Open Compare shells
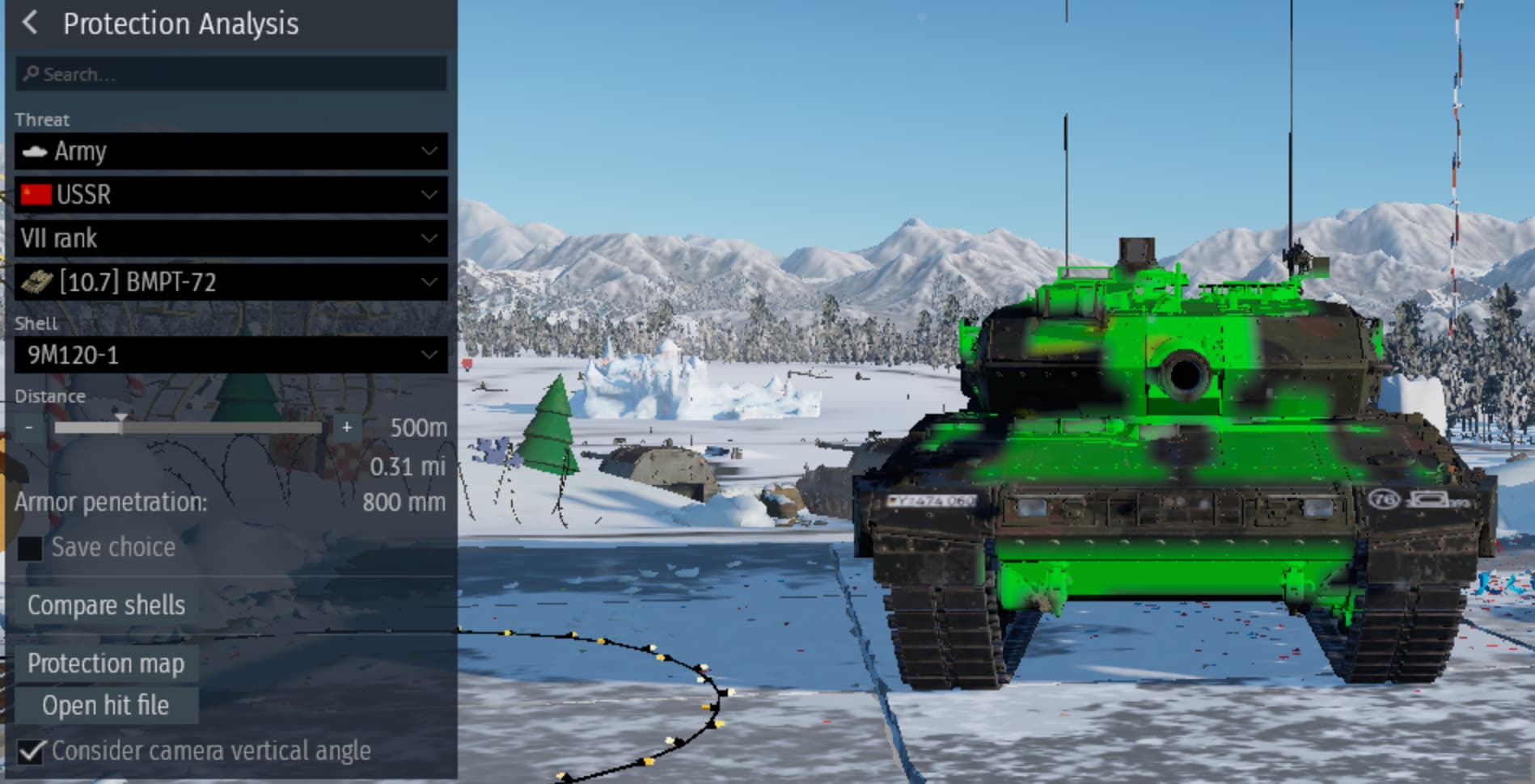Viewport: 1535px width, 784px height. click(106, 605)
